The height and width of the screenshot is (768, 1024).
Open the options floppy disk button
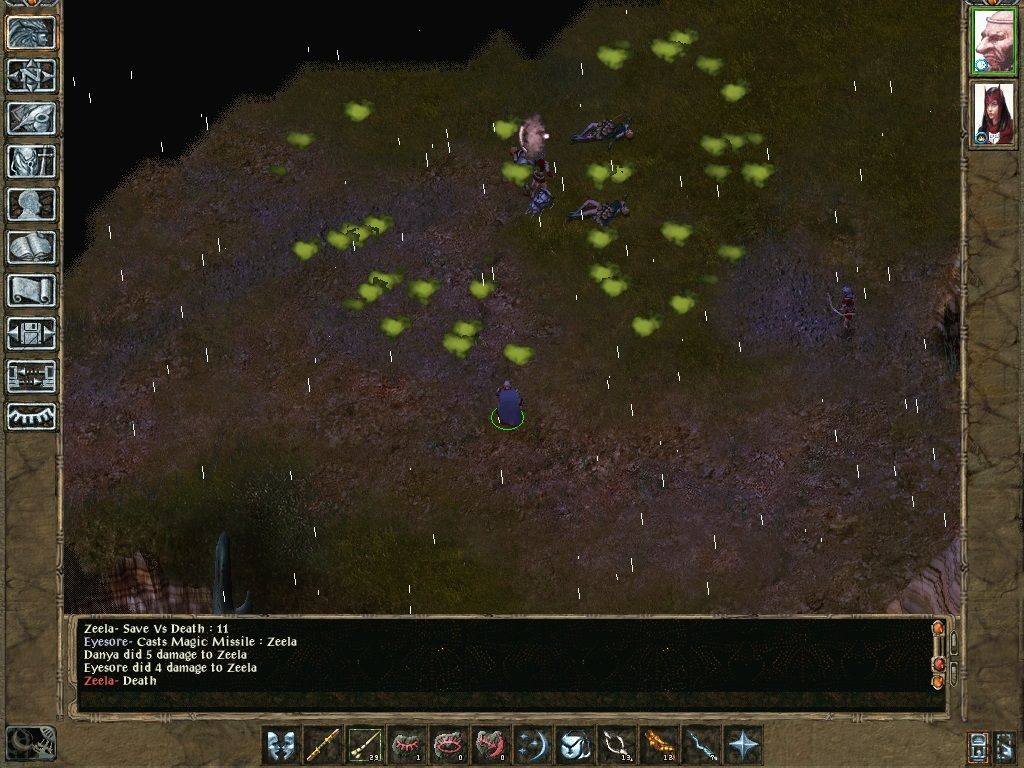[x=31, y=333]
